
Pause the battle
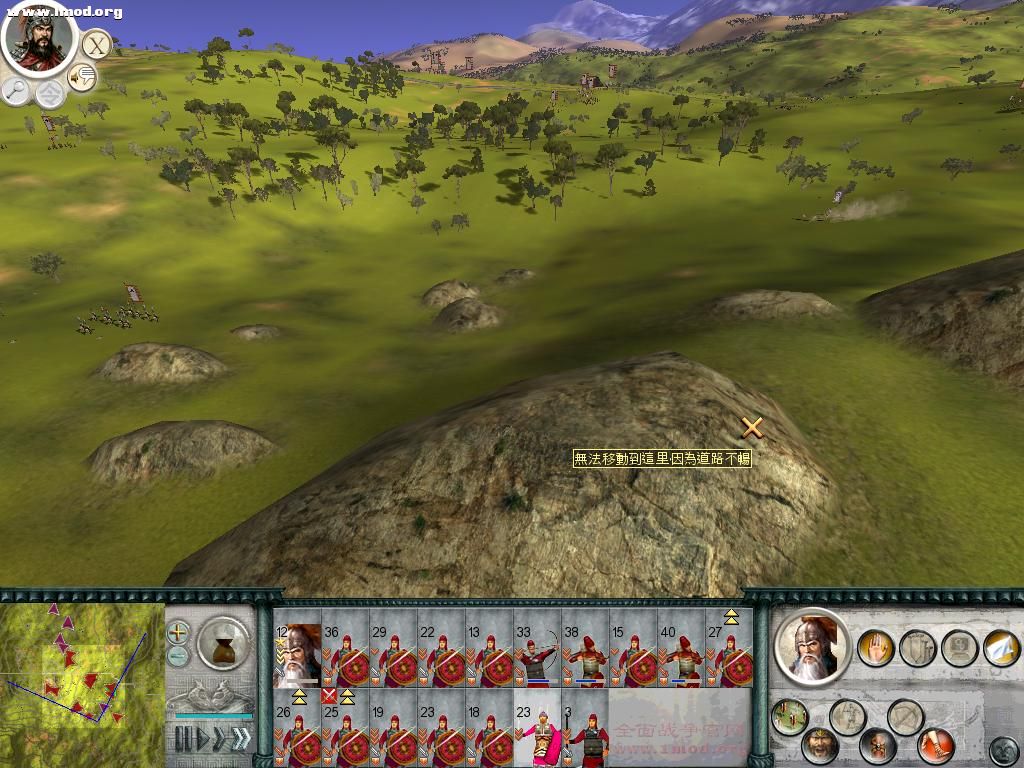(x=183, y=739)
